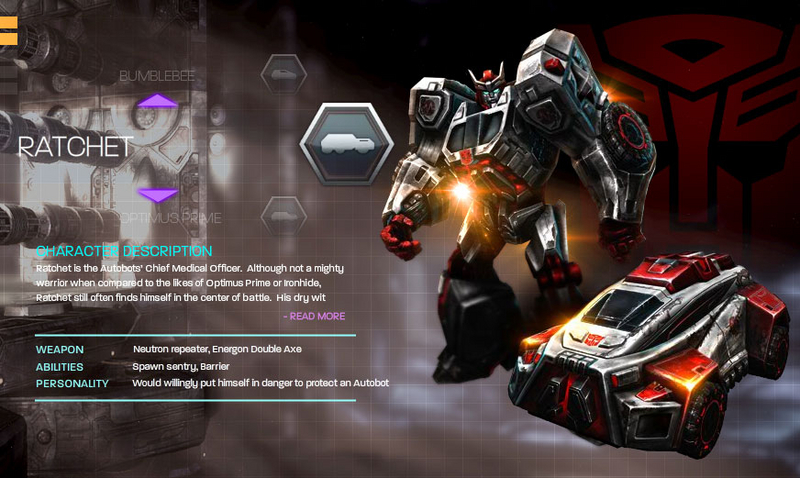Open the Read More description link
This screenshot has height=478, width=800.
(315, 316)
